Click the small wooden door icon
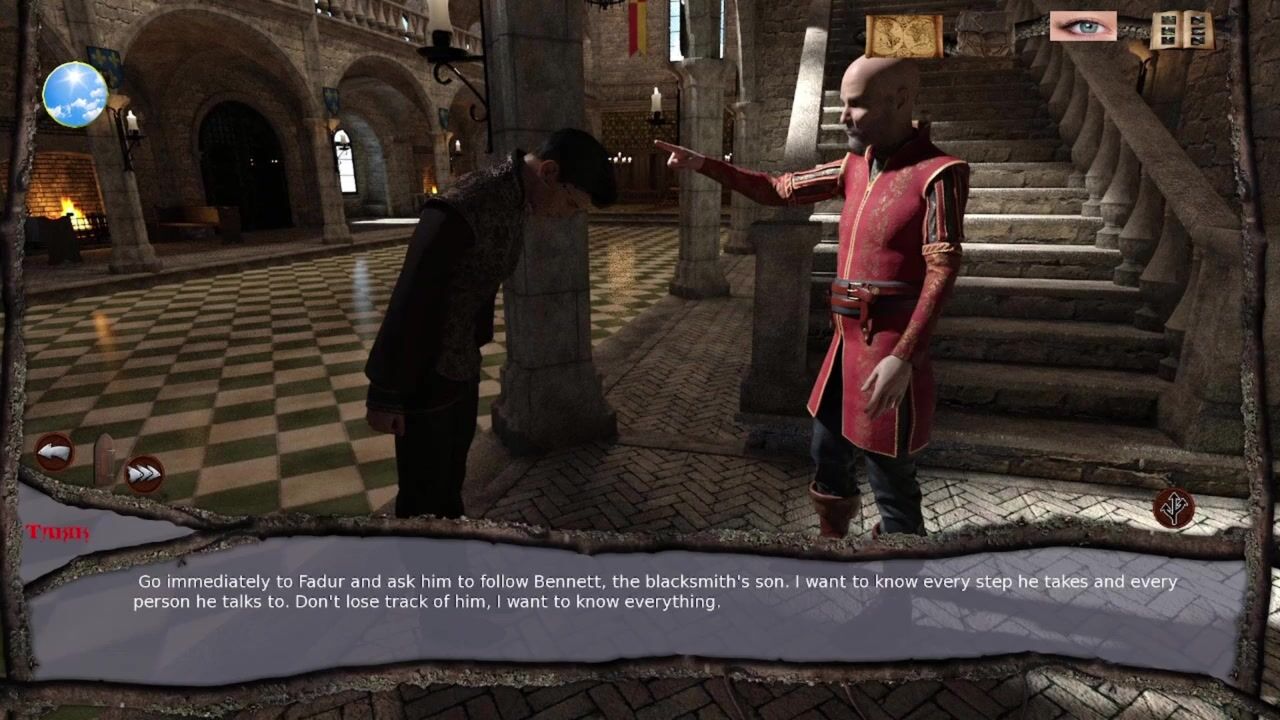 [x=104, y=459]
